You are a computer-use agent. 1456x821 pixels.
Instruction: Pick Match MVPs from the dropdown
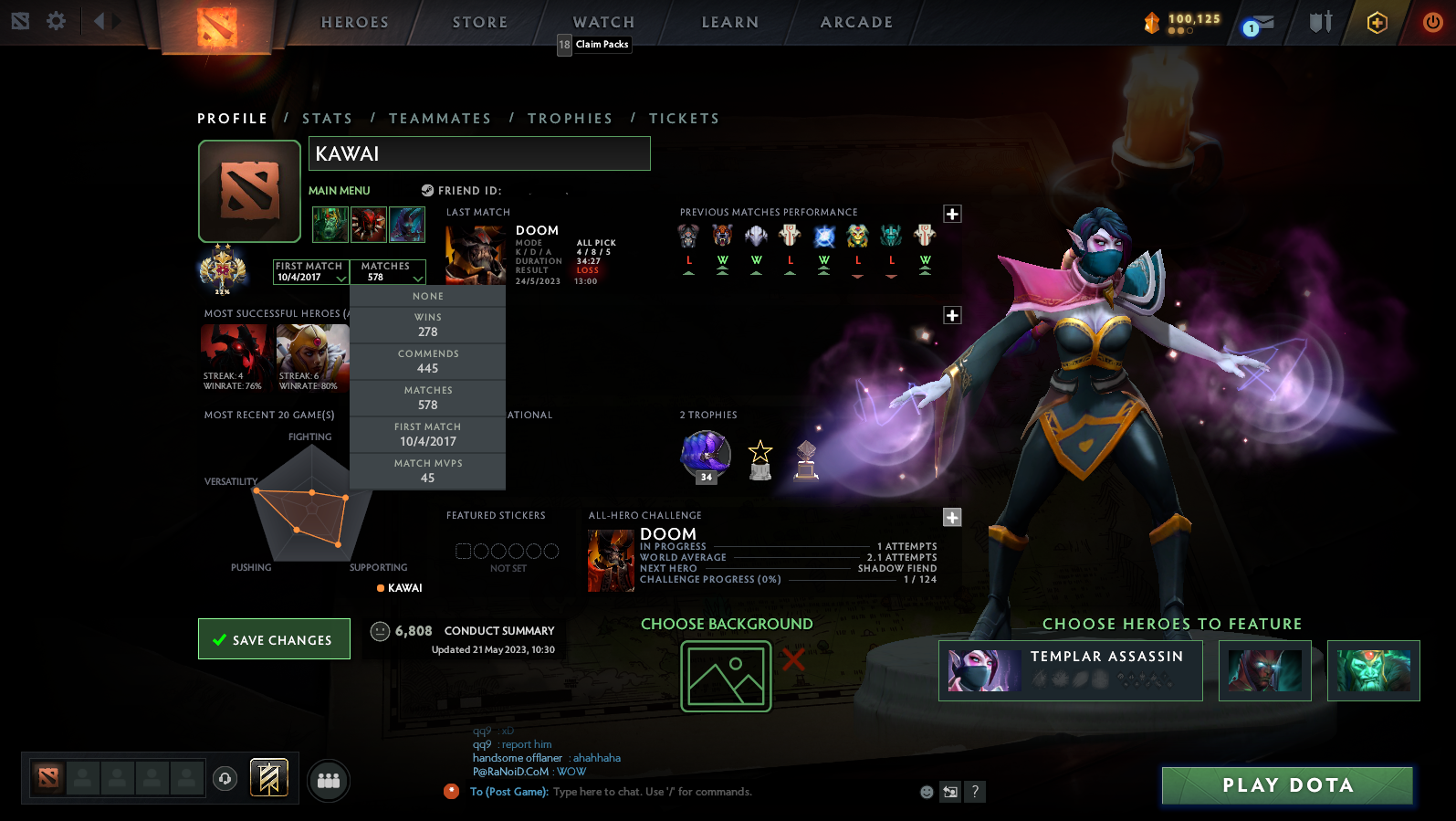pos(427,471)
